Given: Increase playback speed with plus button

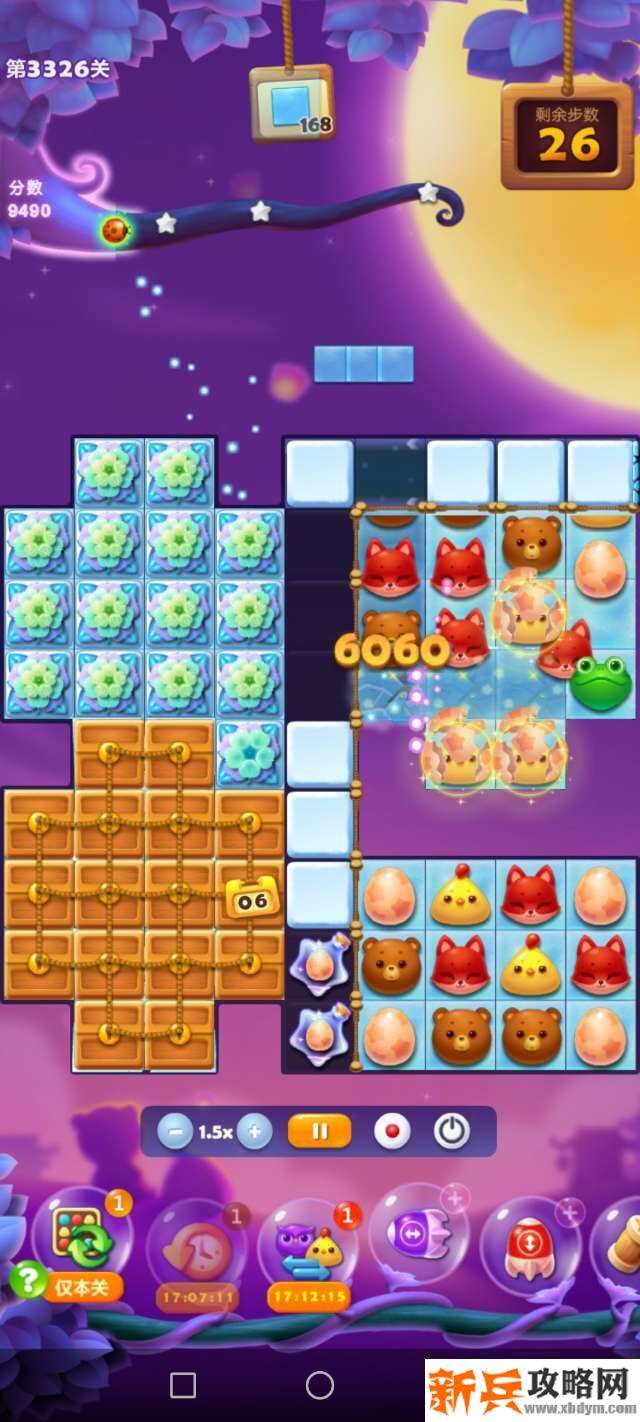Looking at the screenshot, I should pos(255,1132).
